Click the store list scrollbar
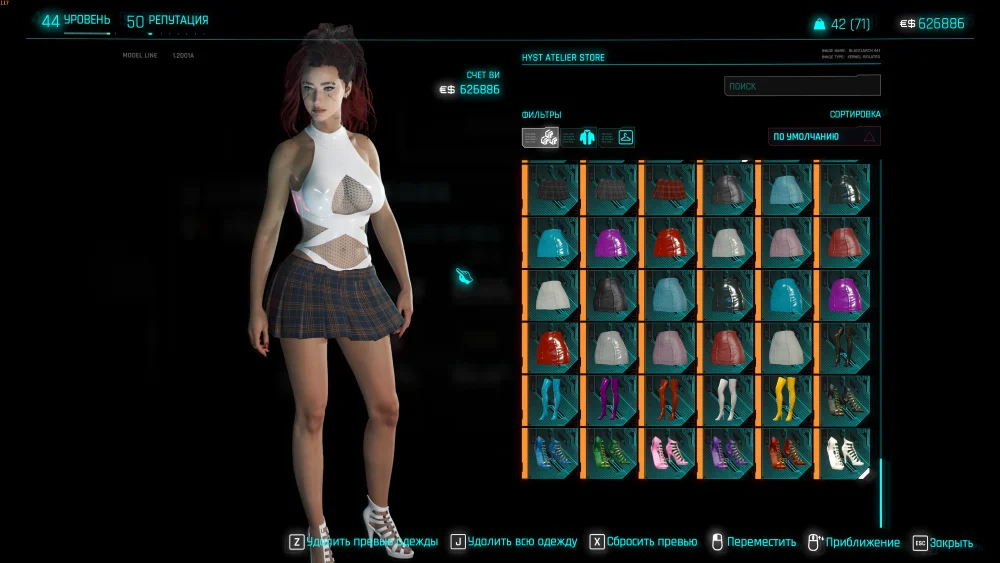 point(881,492)
